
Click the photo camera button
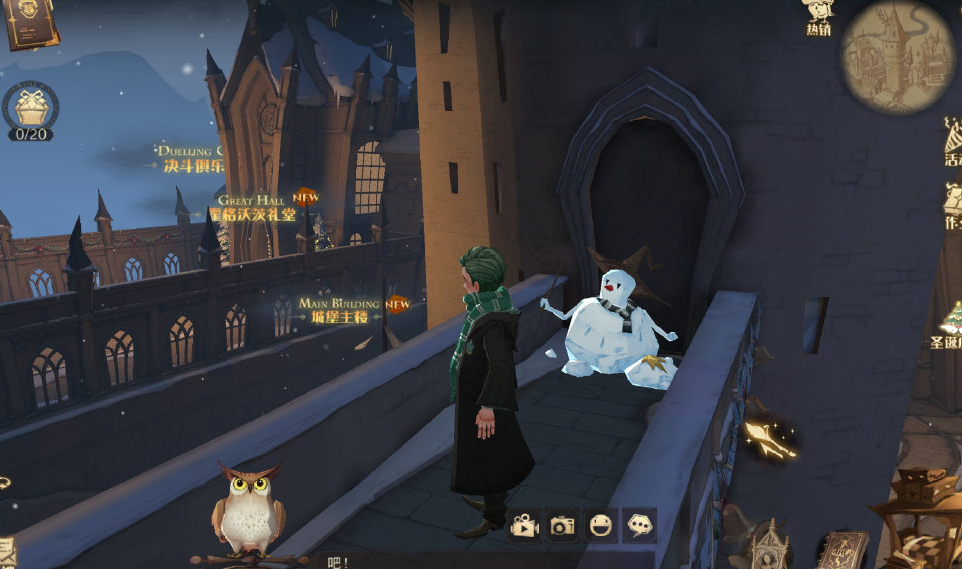[x=563, y=526]
